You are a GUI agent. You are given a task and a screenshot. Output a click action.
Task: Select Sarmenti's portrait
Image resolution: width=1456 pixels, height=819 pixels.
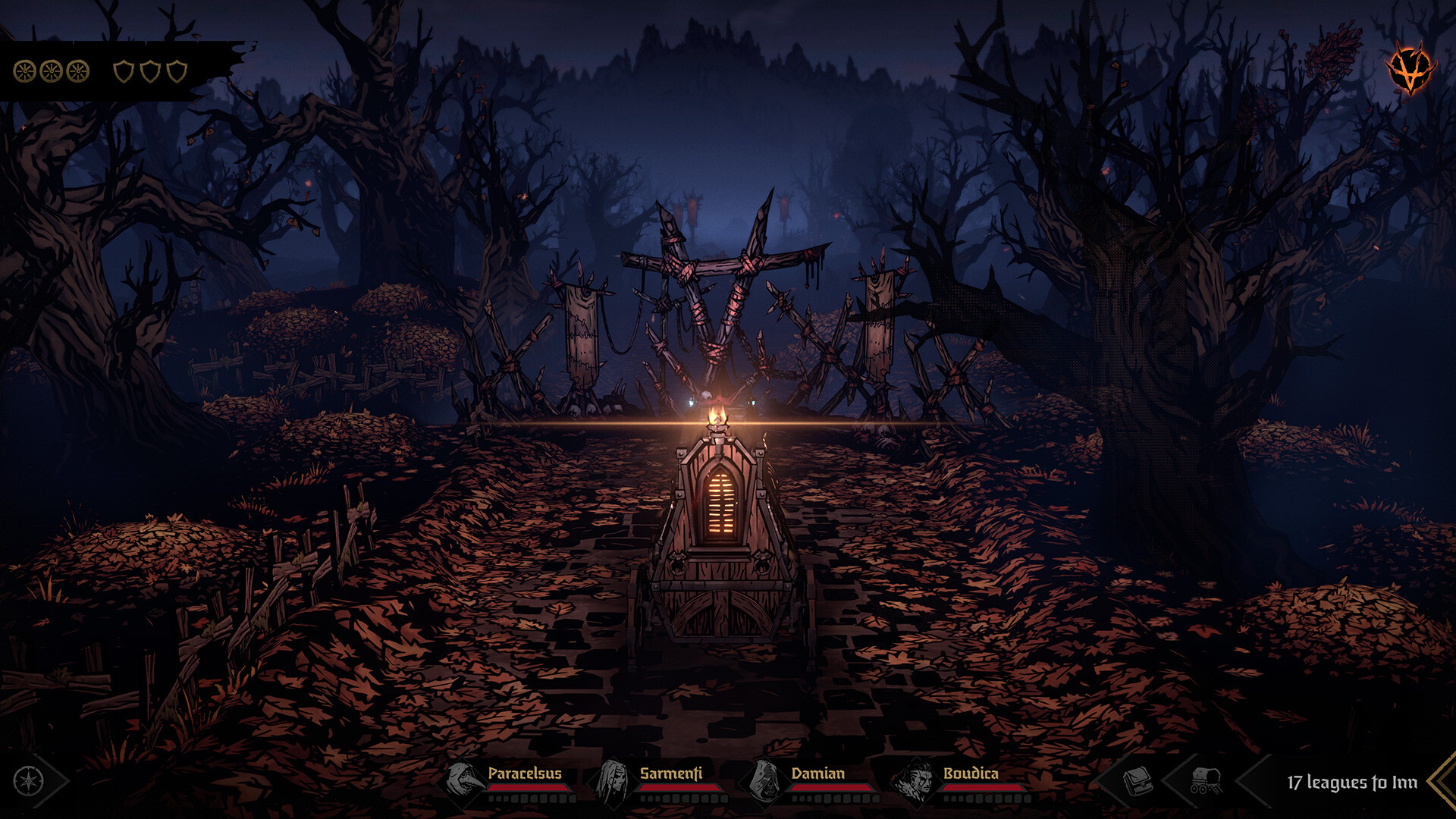pyautogui.click(x=614, y=781)
